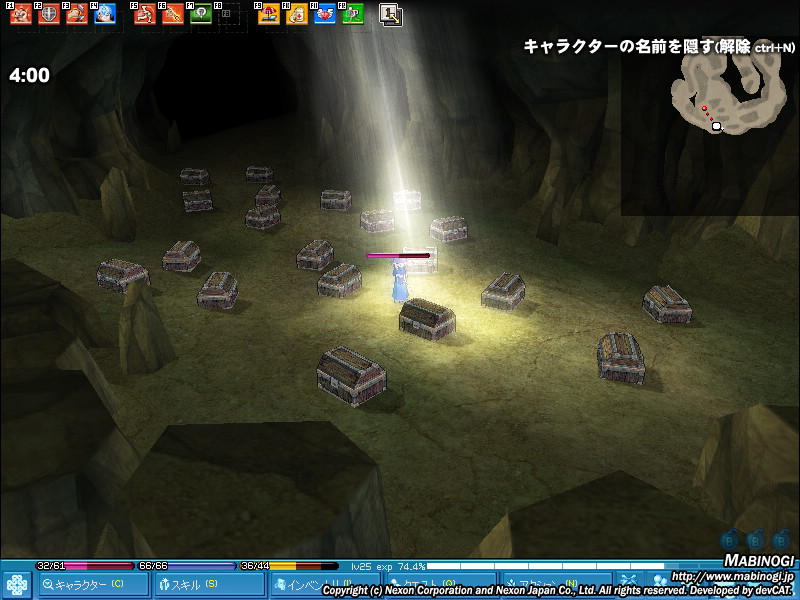
Task: Select the blue F4 skill icon
Action: click(104, 14)
